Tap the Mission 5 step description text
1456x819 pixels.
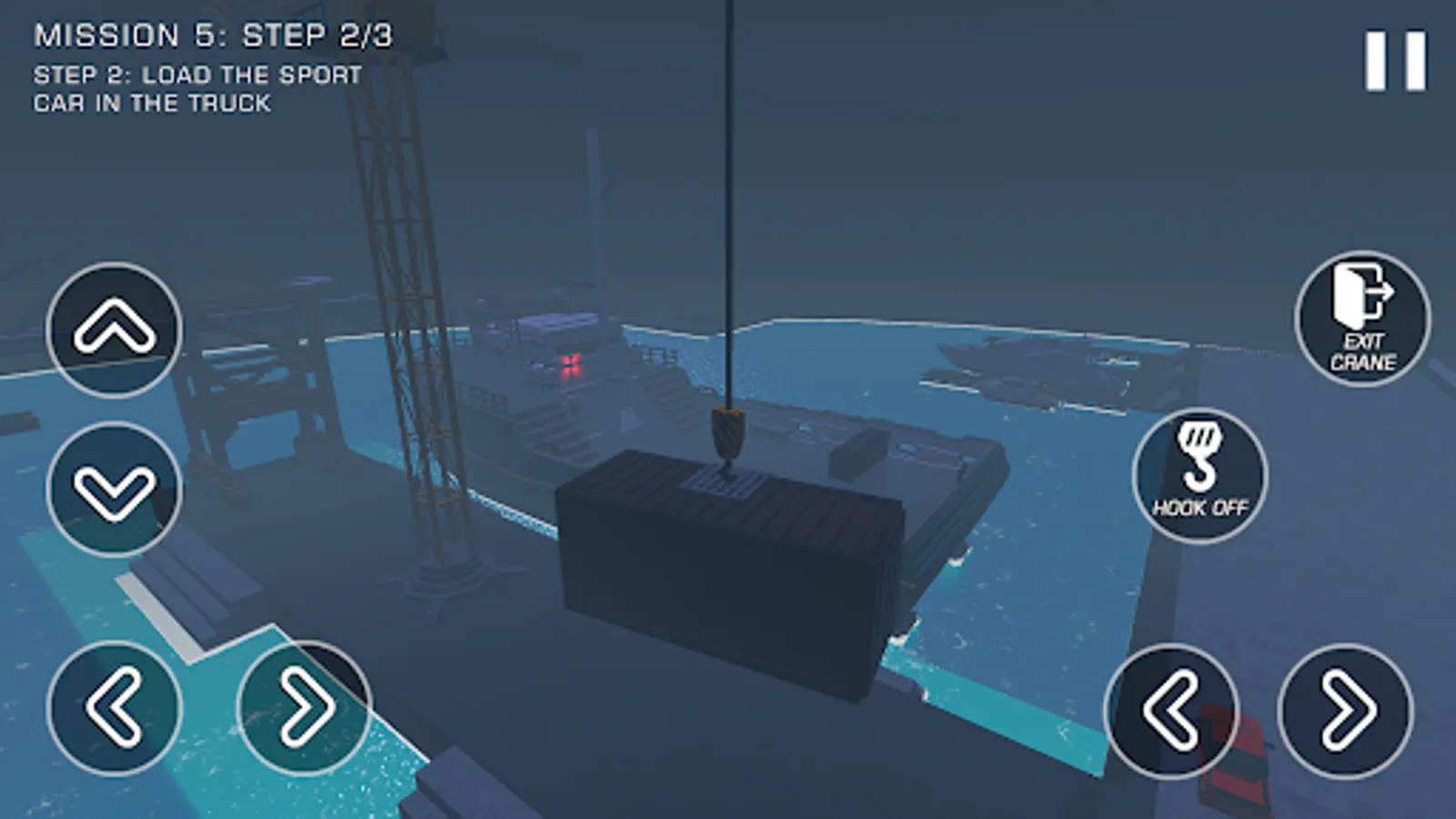click(196, 88)
